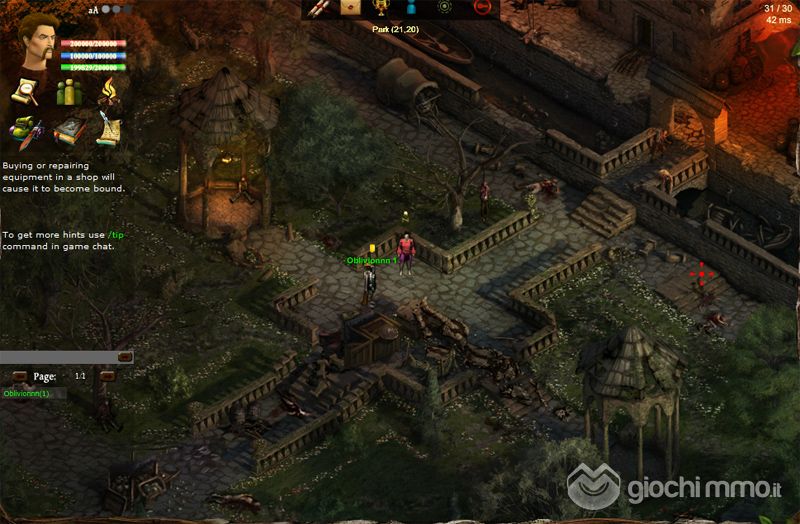Click the button at chat input's right end
This screenshot has width=800, height=524.
[x=125, y=356]
